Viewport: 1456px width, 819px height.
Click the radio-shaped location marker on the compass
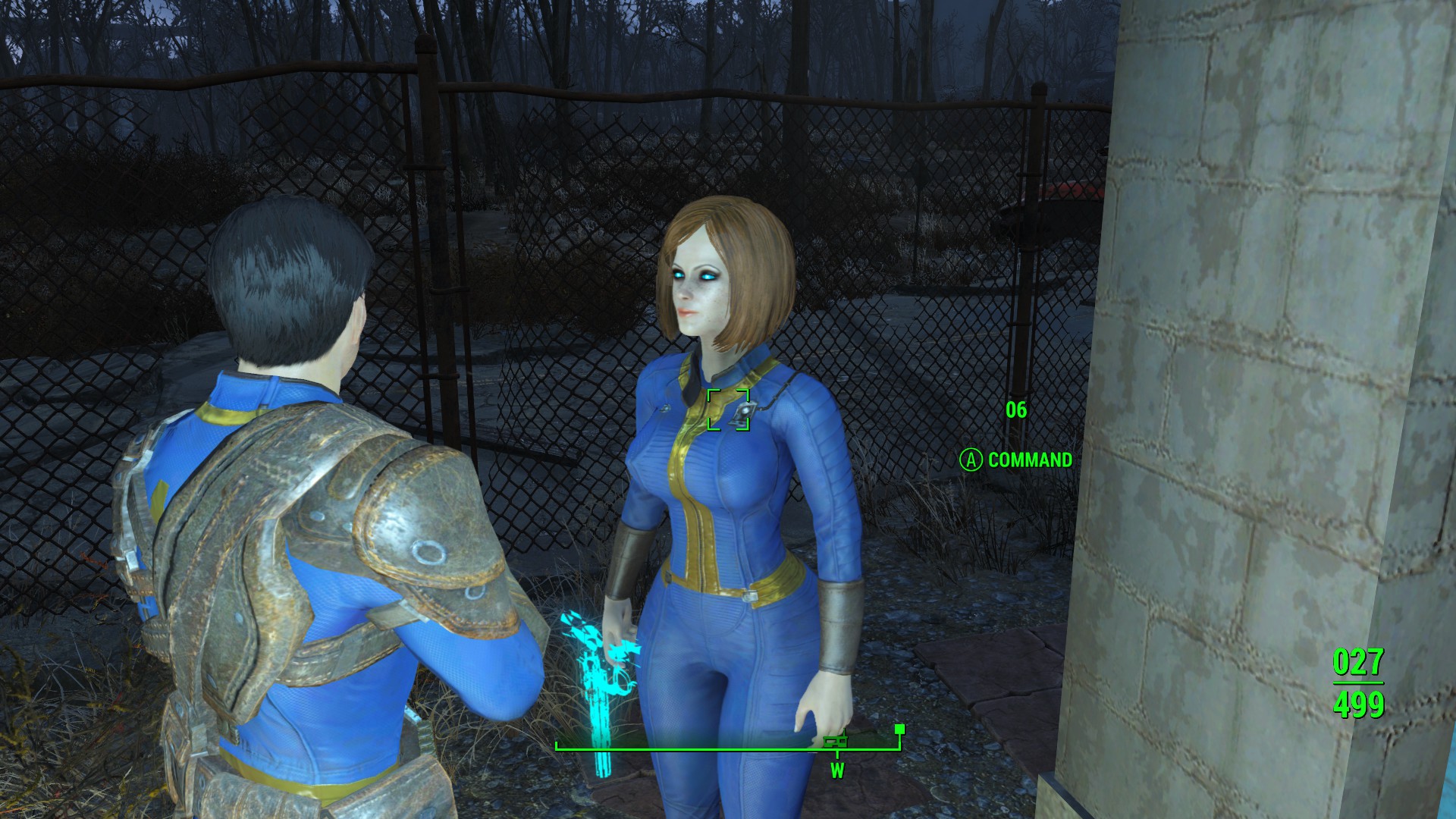click(834, 742)
